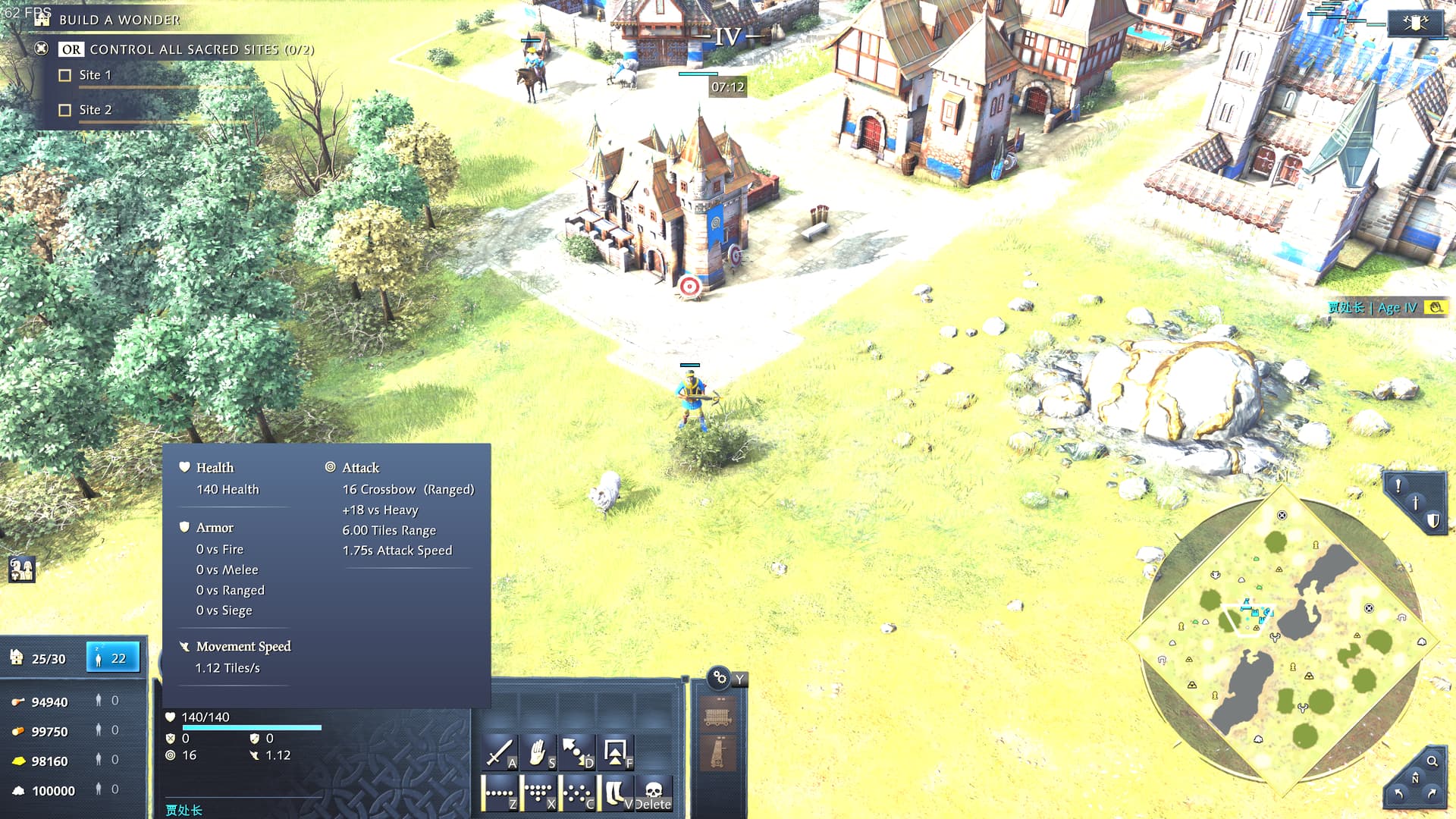Open the crossed-swords menu in the top-right corner

tap(1414, 23)
